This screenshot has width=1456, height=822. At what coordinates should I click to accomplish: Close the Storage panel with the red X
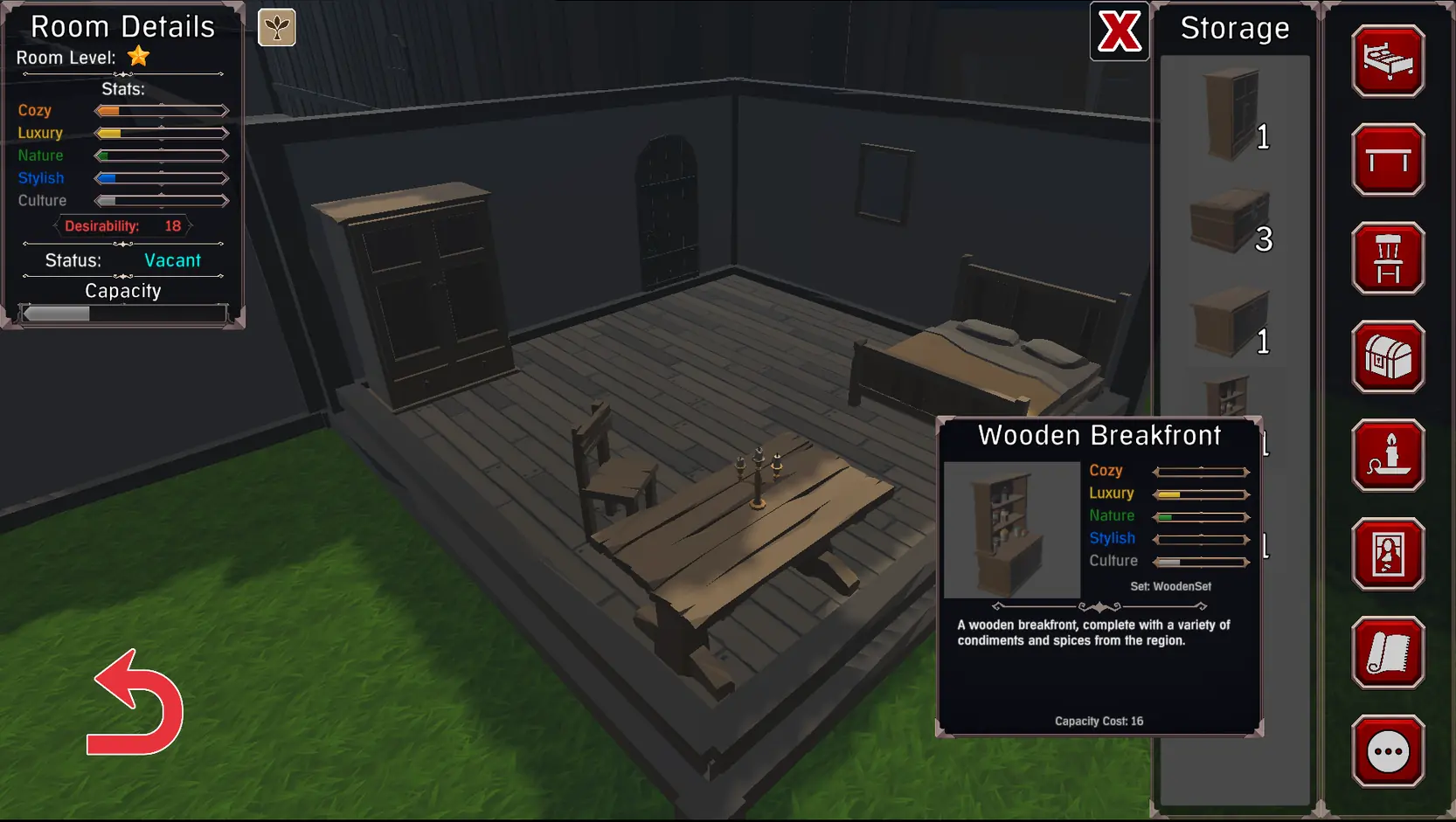tap(1119, 31)
